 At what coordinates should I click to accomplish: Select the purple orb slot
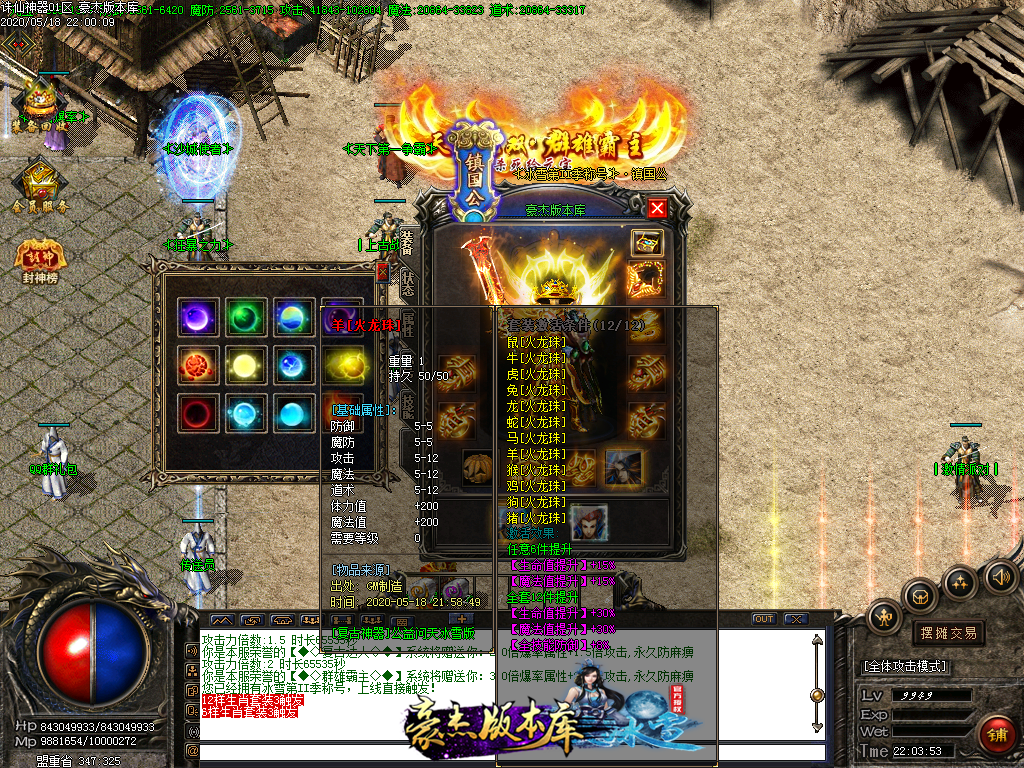click(x=192, y=317)
